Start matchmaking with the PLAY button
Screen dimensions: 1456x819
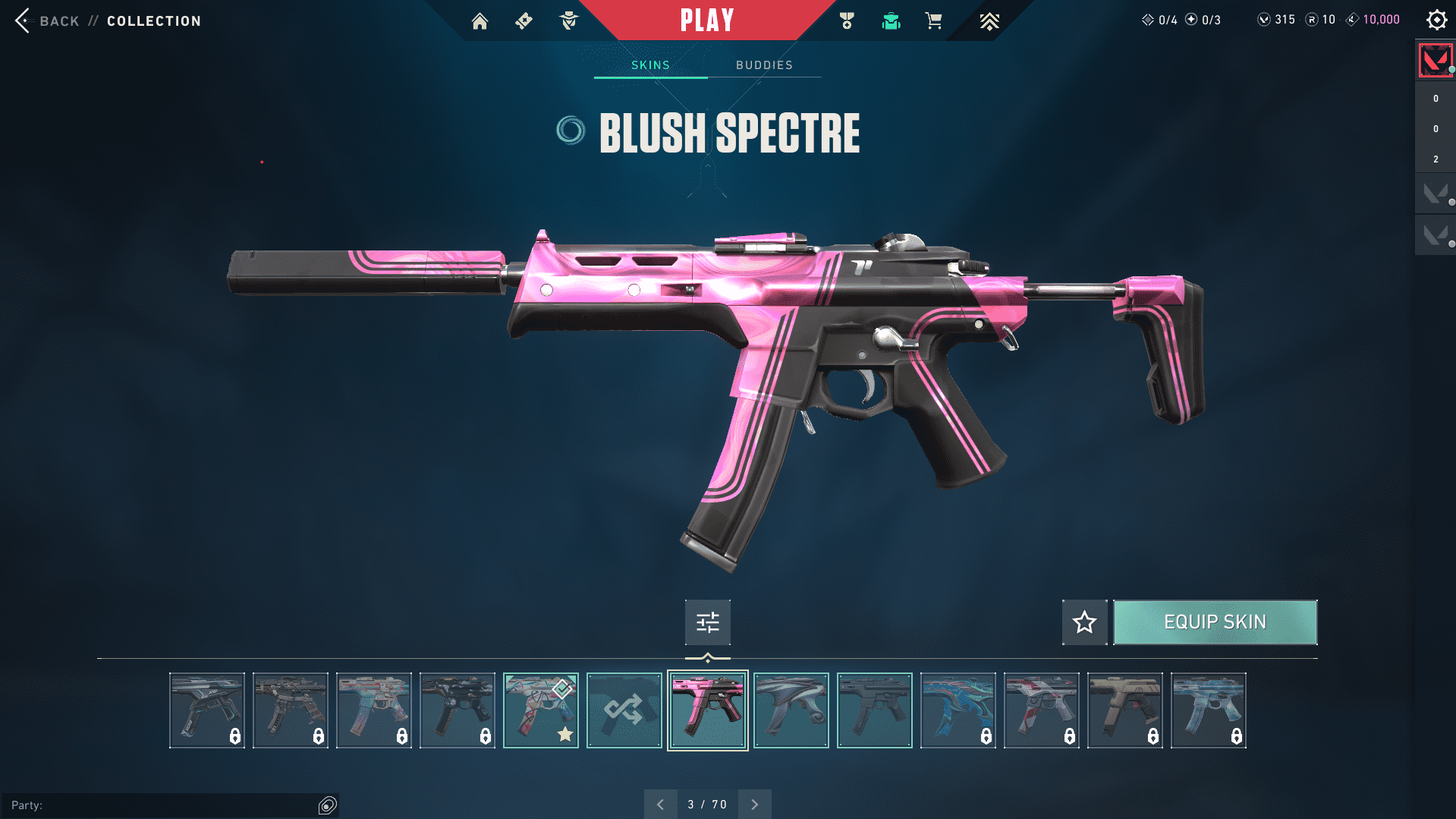tap(706, 20)
